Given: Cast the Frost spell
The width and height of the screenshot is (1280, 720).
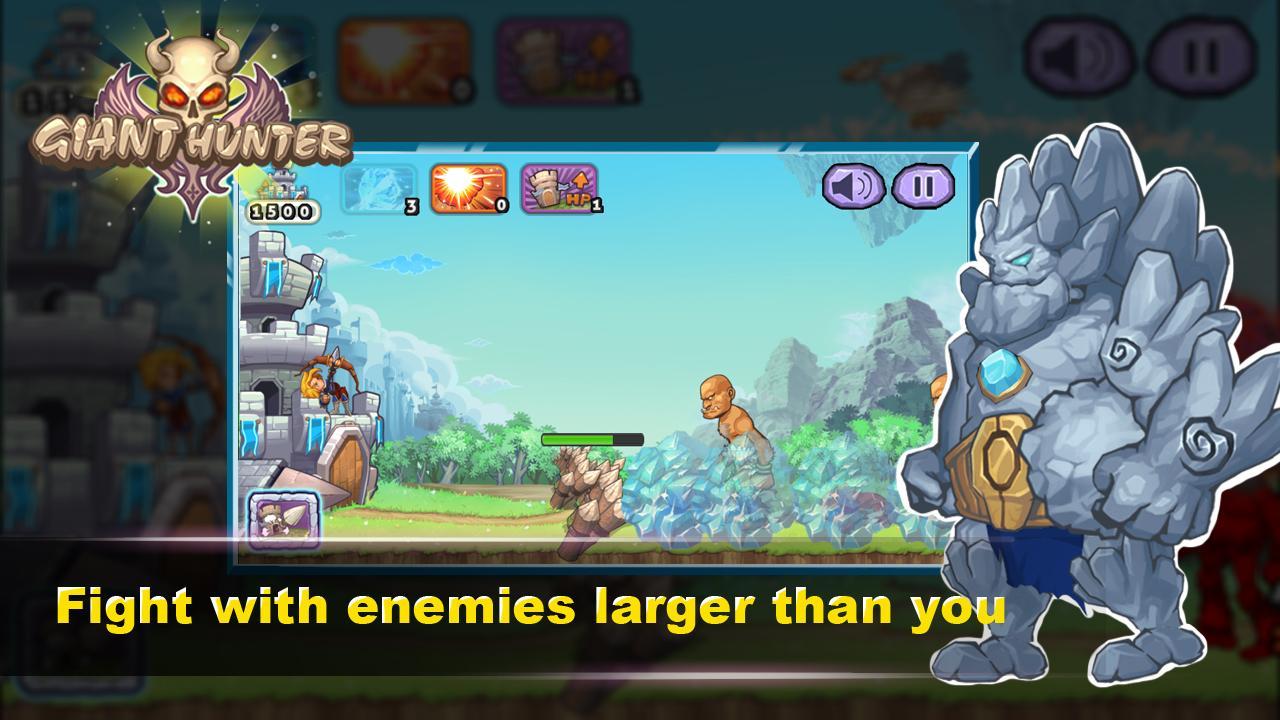Looking at the screenshot, I should pyautogui.click(x=378, y=188).
